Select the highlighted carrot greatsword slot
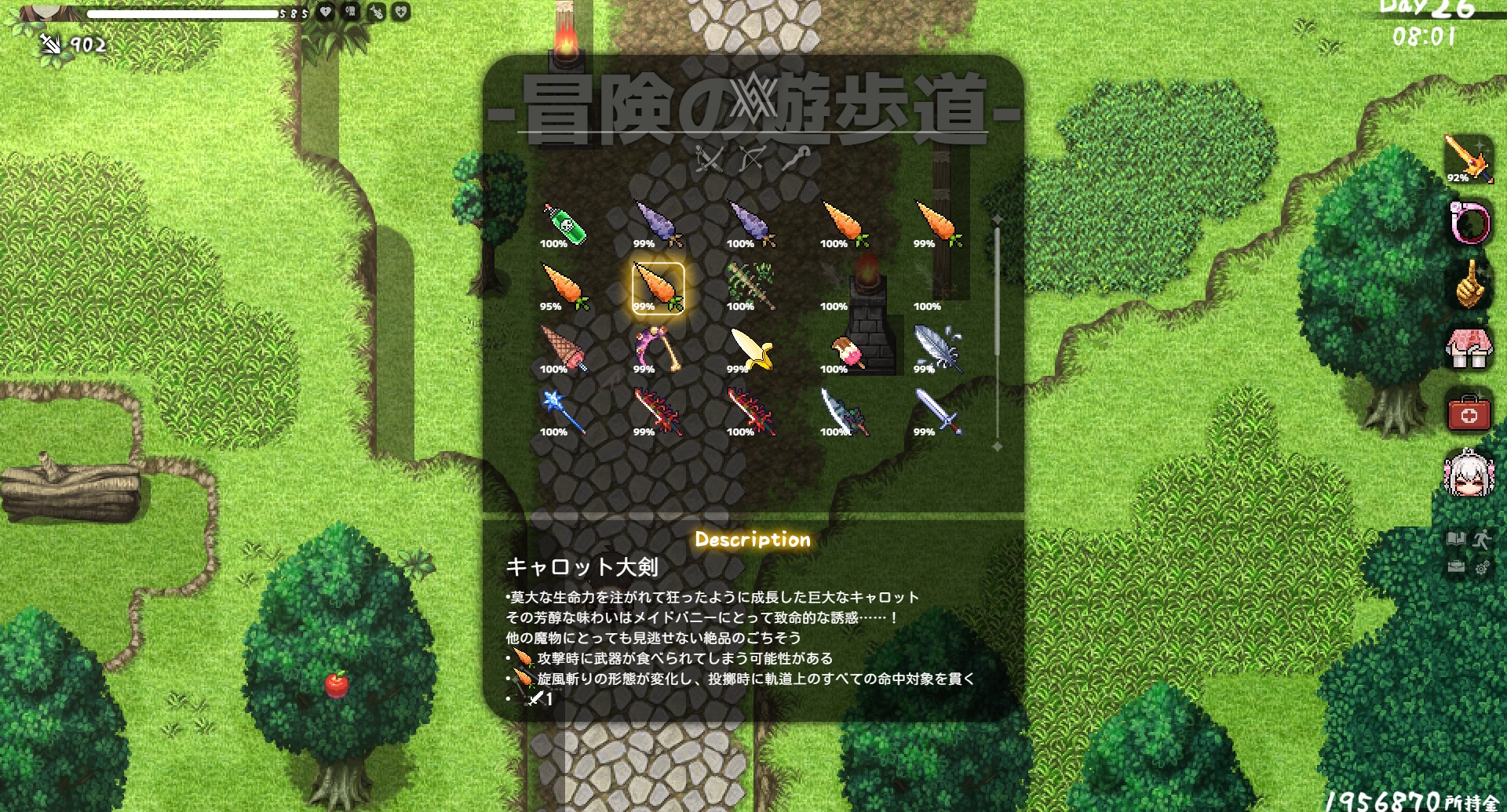Viewport: 1507px width, 812px height. (x=659, y=288)
